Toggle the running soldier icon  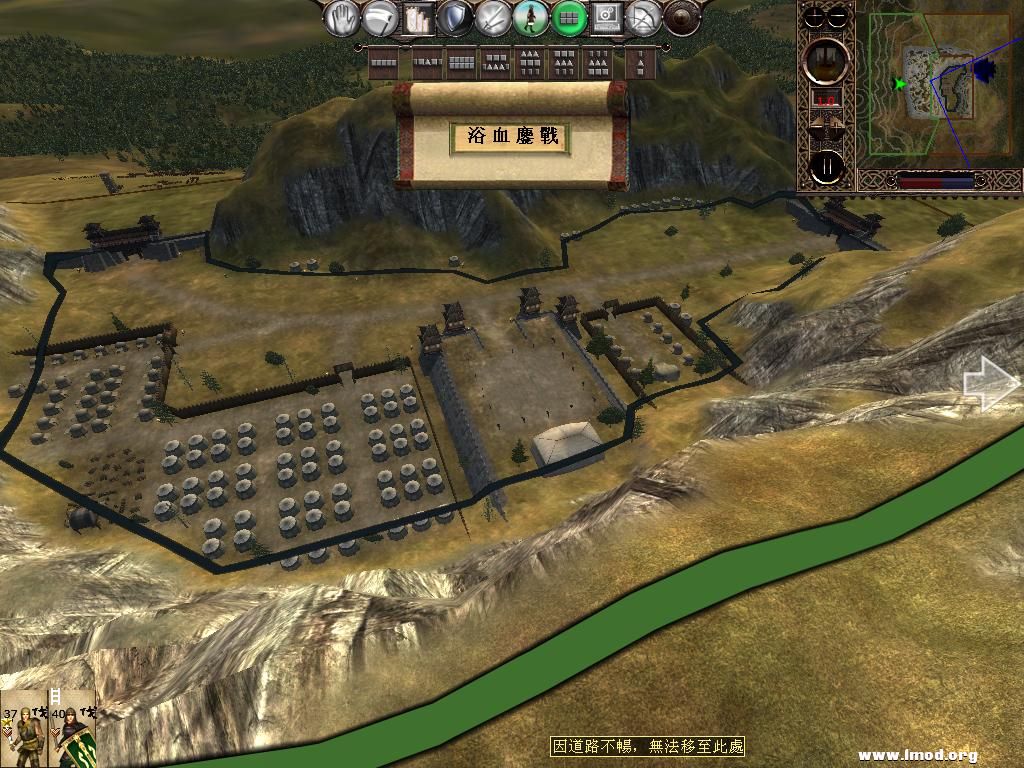(531, 18)
